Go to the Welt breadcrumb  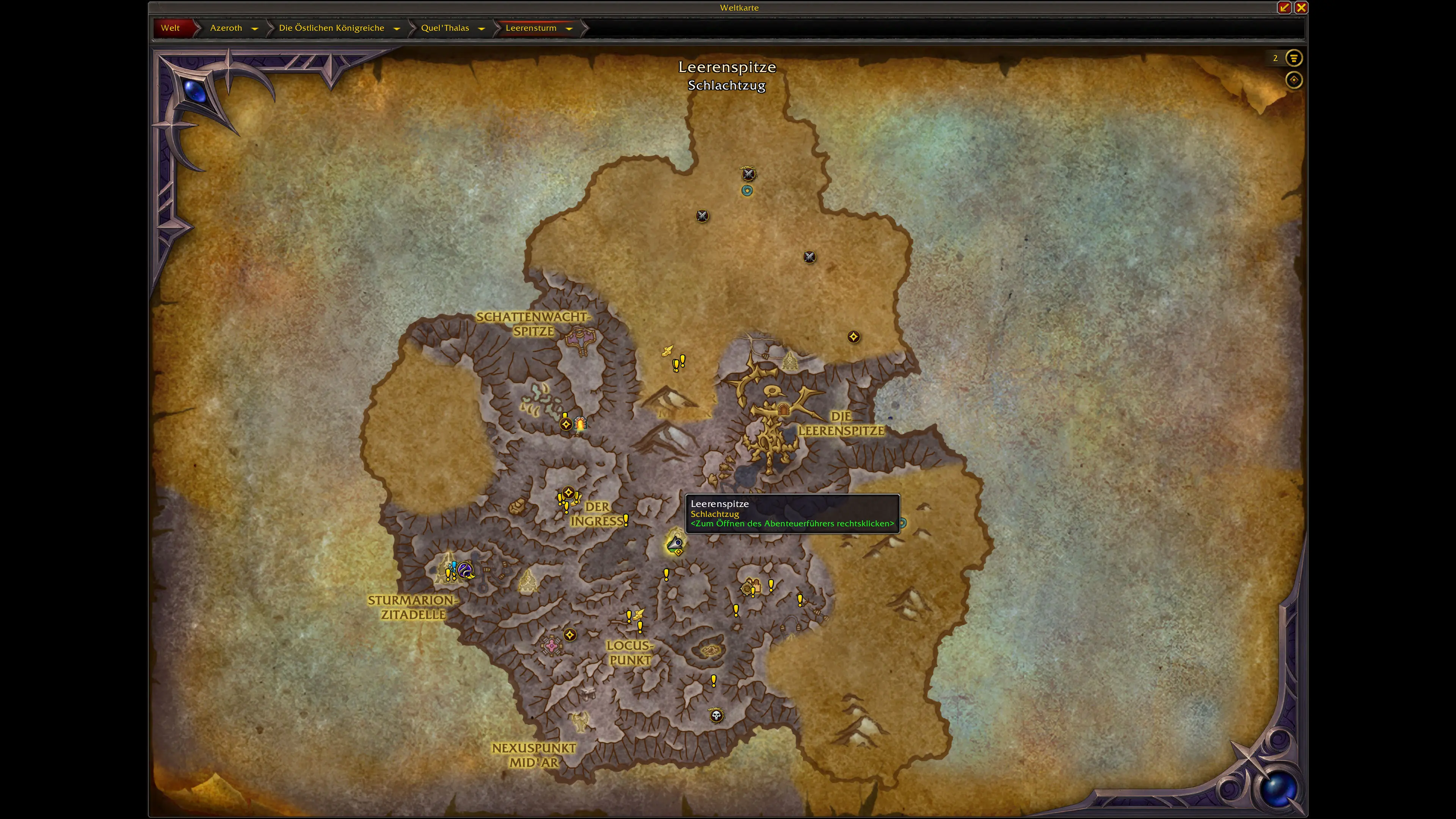[x=170, y=28]
